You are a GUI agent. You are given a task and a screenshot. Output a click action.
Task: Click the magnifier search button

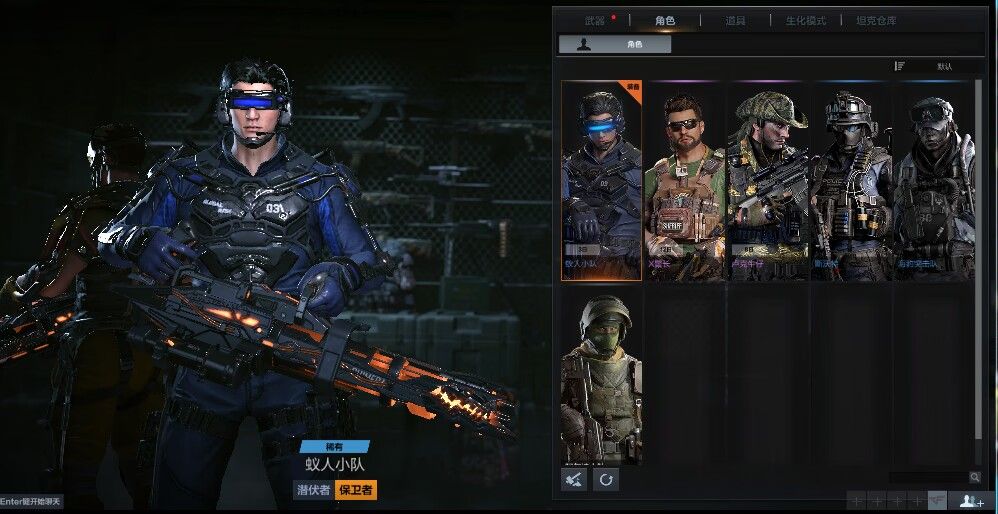pyautogui.click(x=974, y=478)
